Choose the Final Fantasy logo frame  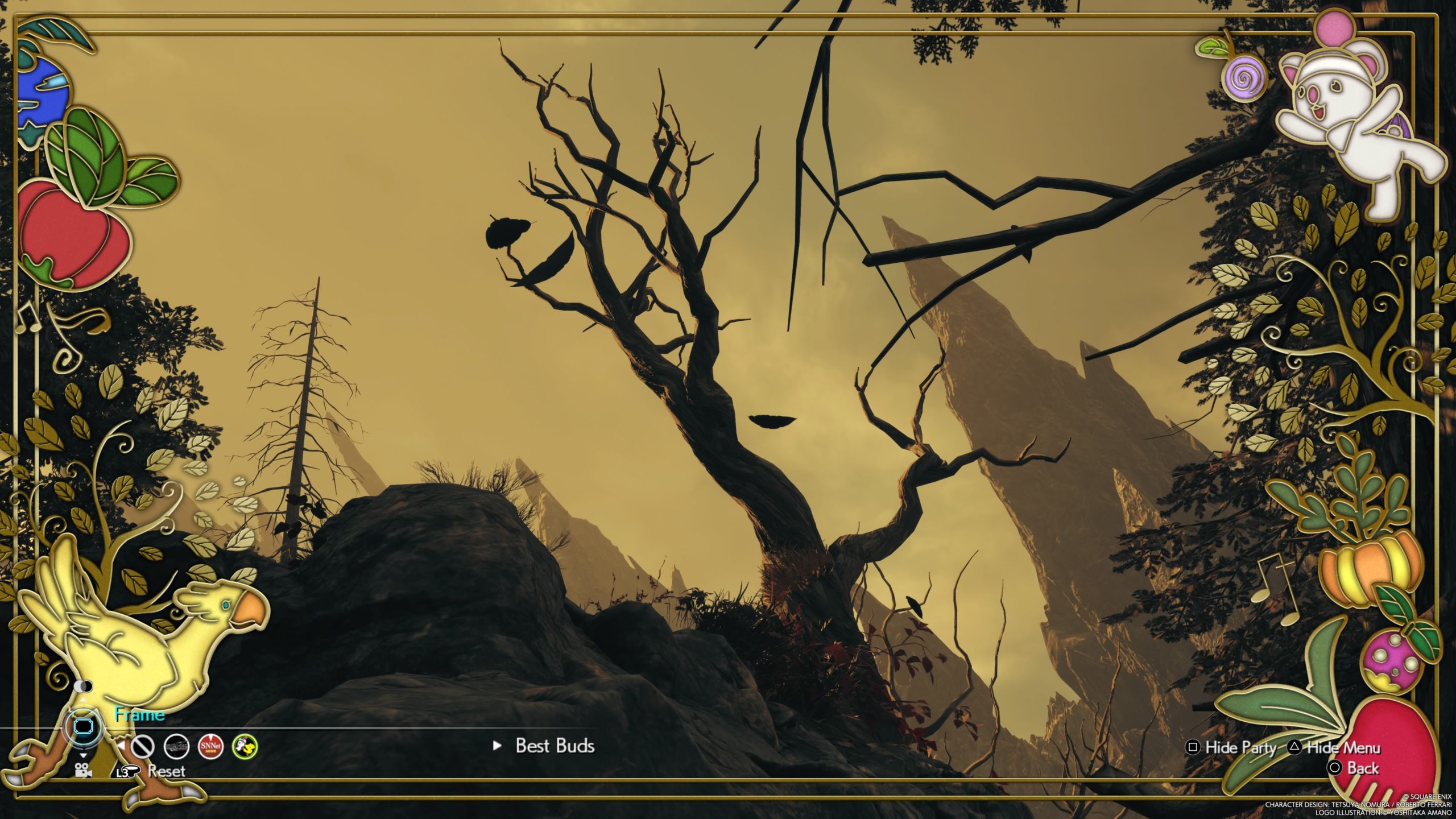click(176, 746)
